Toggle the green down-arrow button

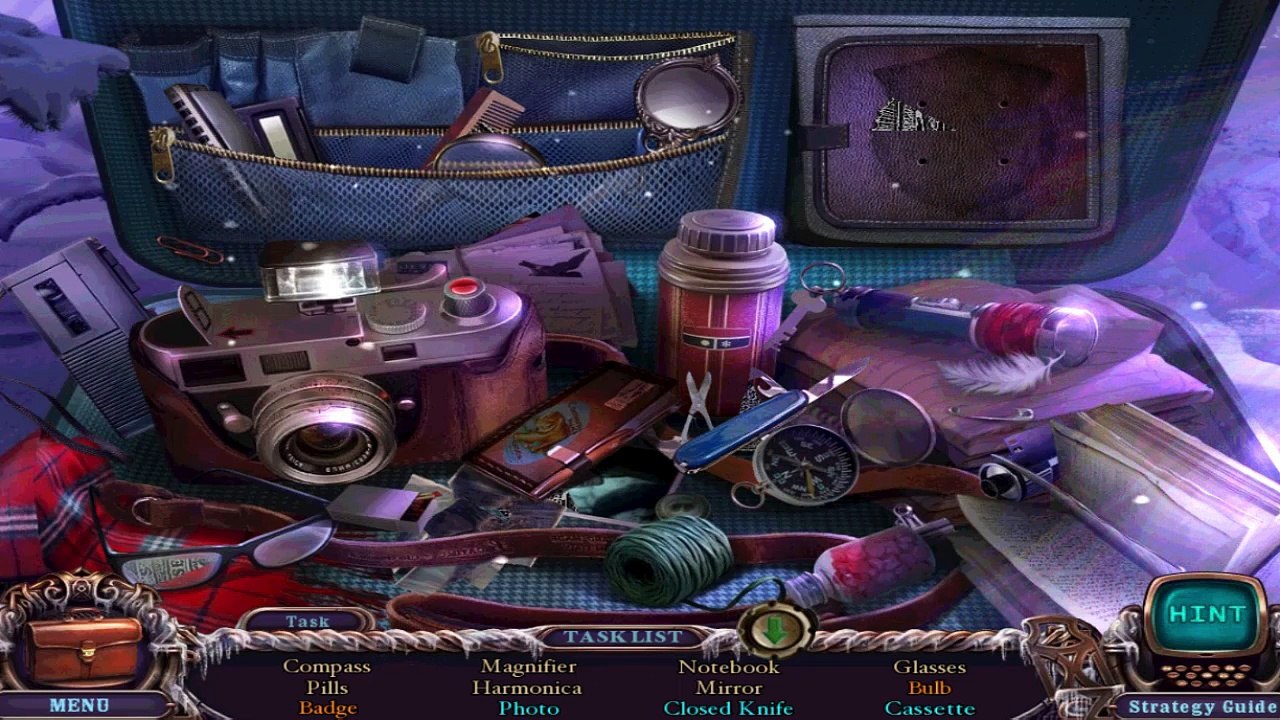[775, 632]
